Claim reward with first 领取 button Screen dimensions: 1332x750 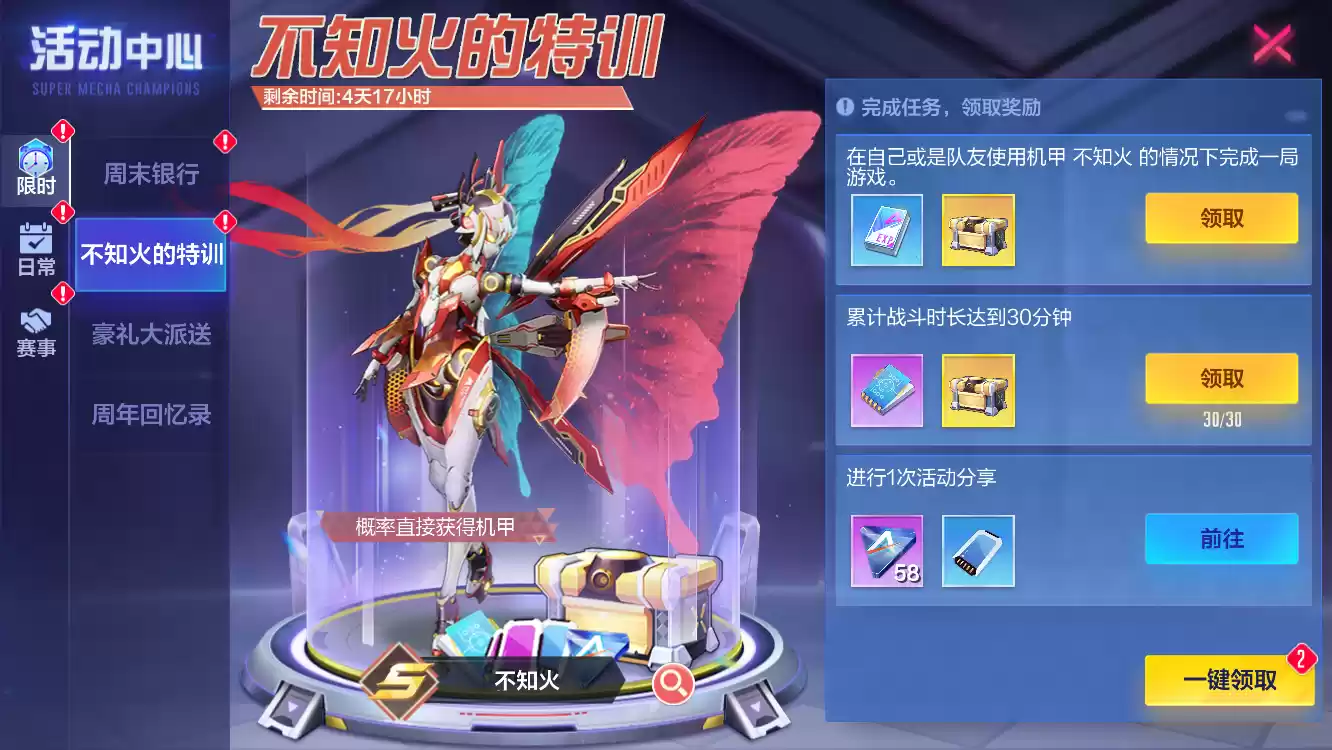coord(1221,219)
